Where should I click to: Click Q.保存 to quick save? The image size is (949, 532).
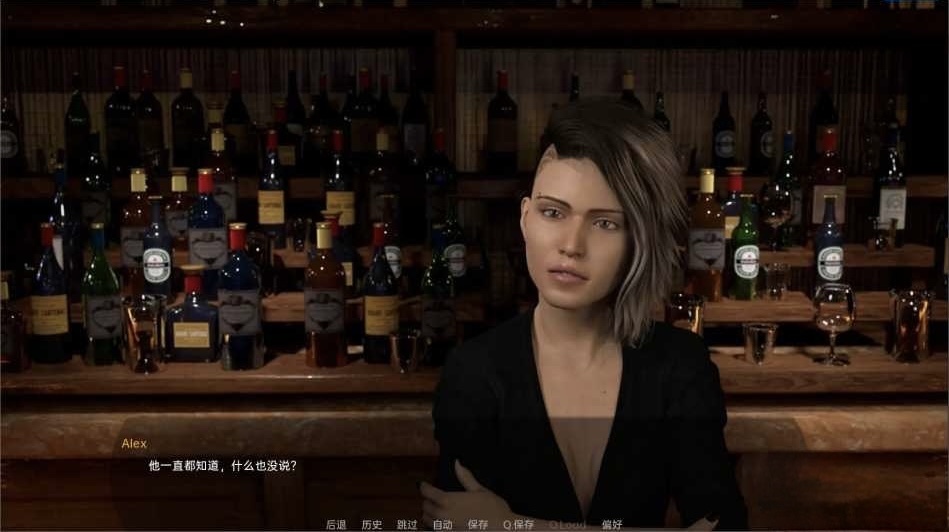pyautogui.click(x=519, y=524)
